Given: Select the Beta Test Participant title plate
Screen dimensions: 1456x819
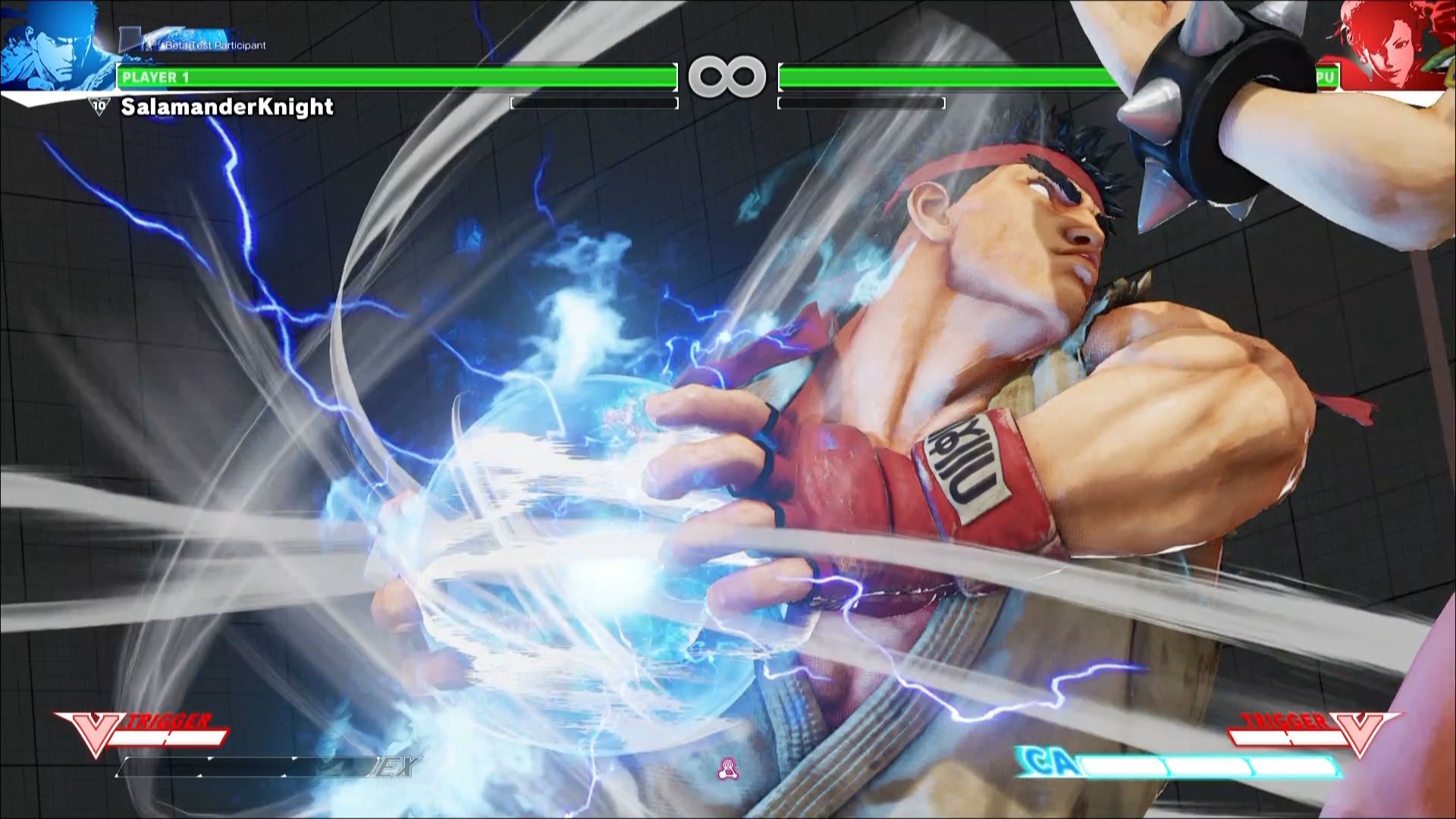Looking at the screenshot, I should point(203,45).
